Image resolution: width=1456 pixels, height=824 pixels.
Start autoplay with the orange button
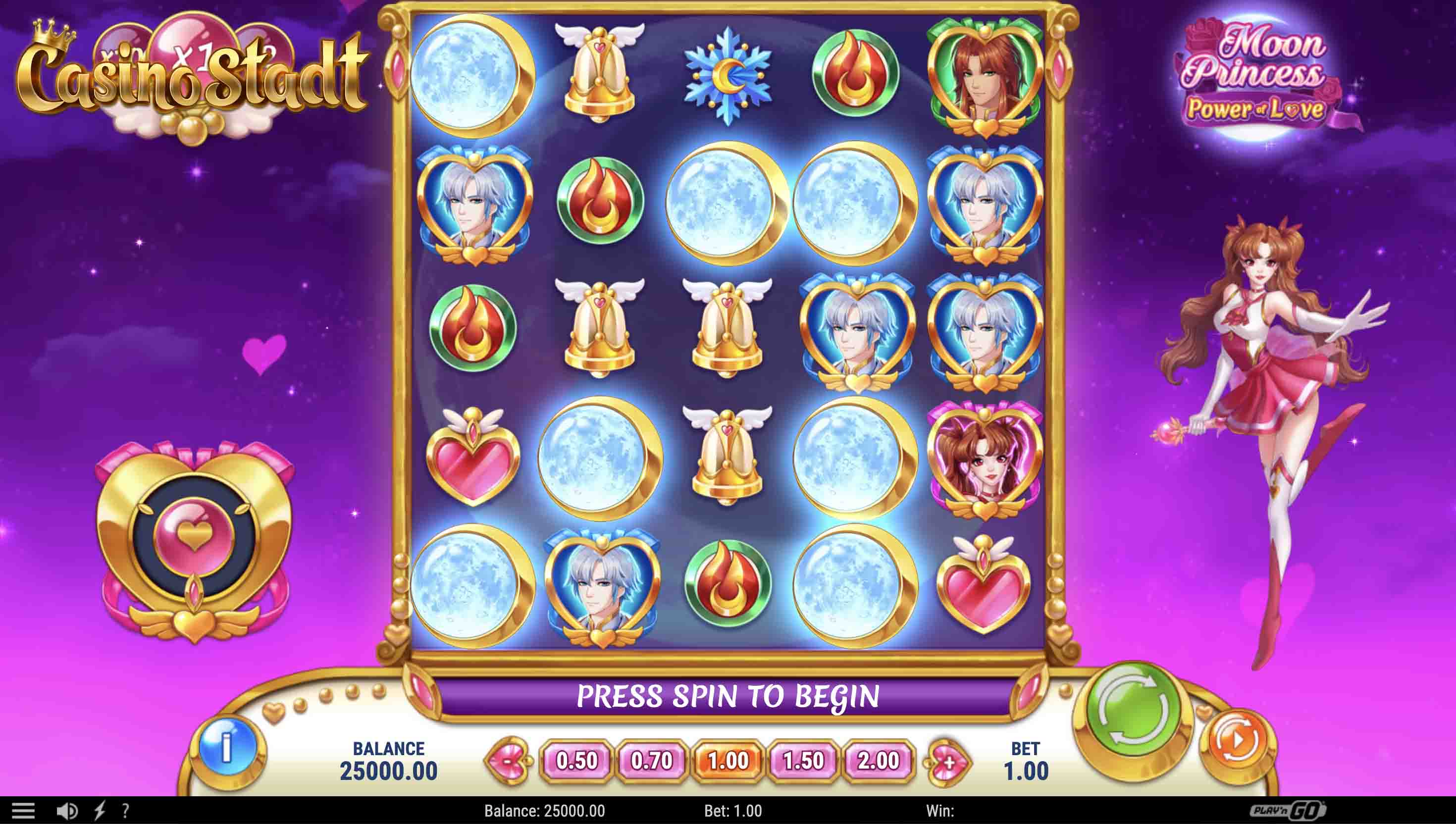coord(1237,740)
